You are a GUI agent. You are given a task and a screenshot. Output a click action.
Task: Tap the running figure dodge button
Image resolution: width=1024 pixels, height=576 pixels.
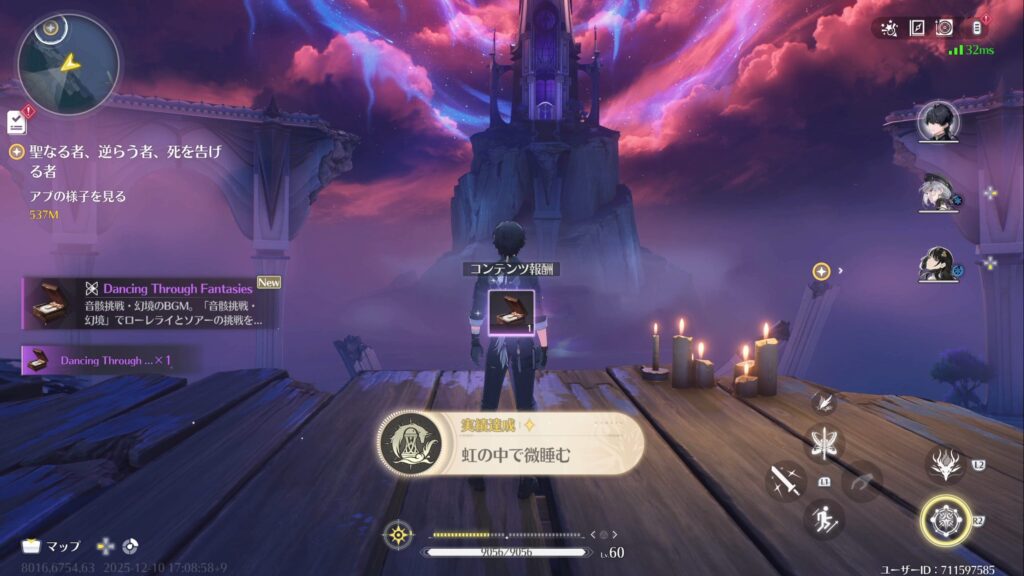coord(824,518)
